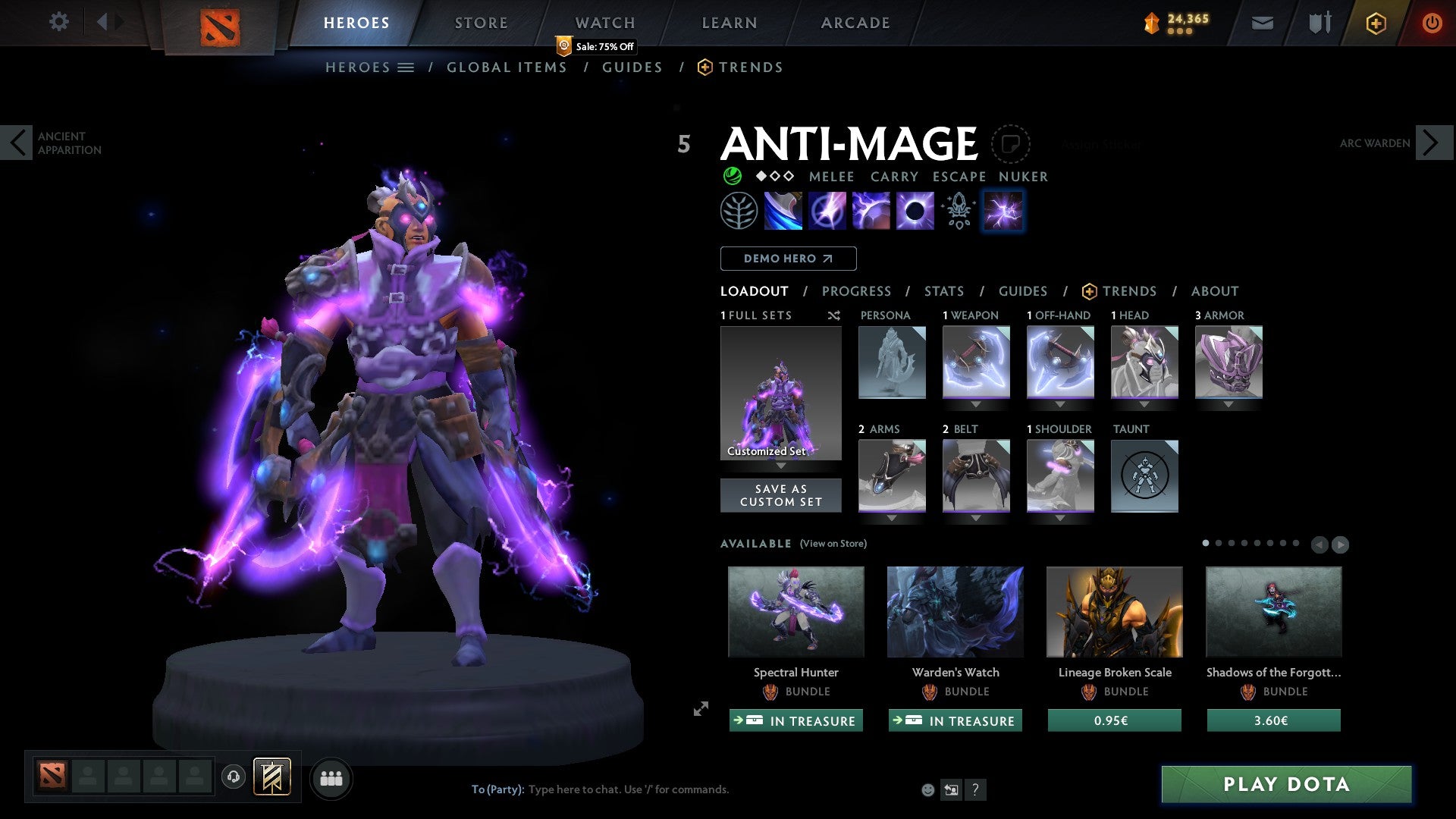The height and width of the screenshot is (819, 1456).
Task: Click the View on Store link
Action: click(833, 544)
